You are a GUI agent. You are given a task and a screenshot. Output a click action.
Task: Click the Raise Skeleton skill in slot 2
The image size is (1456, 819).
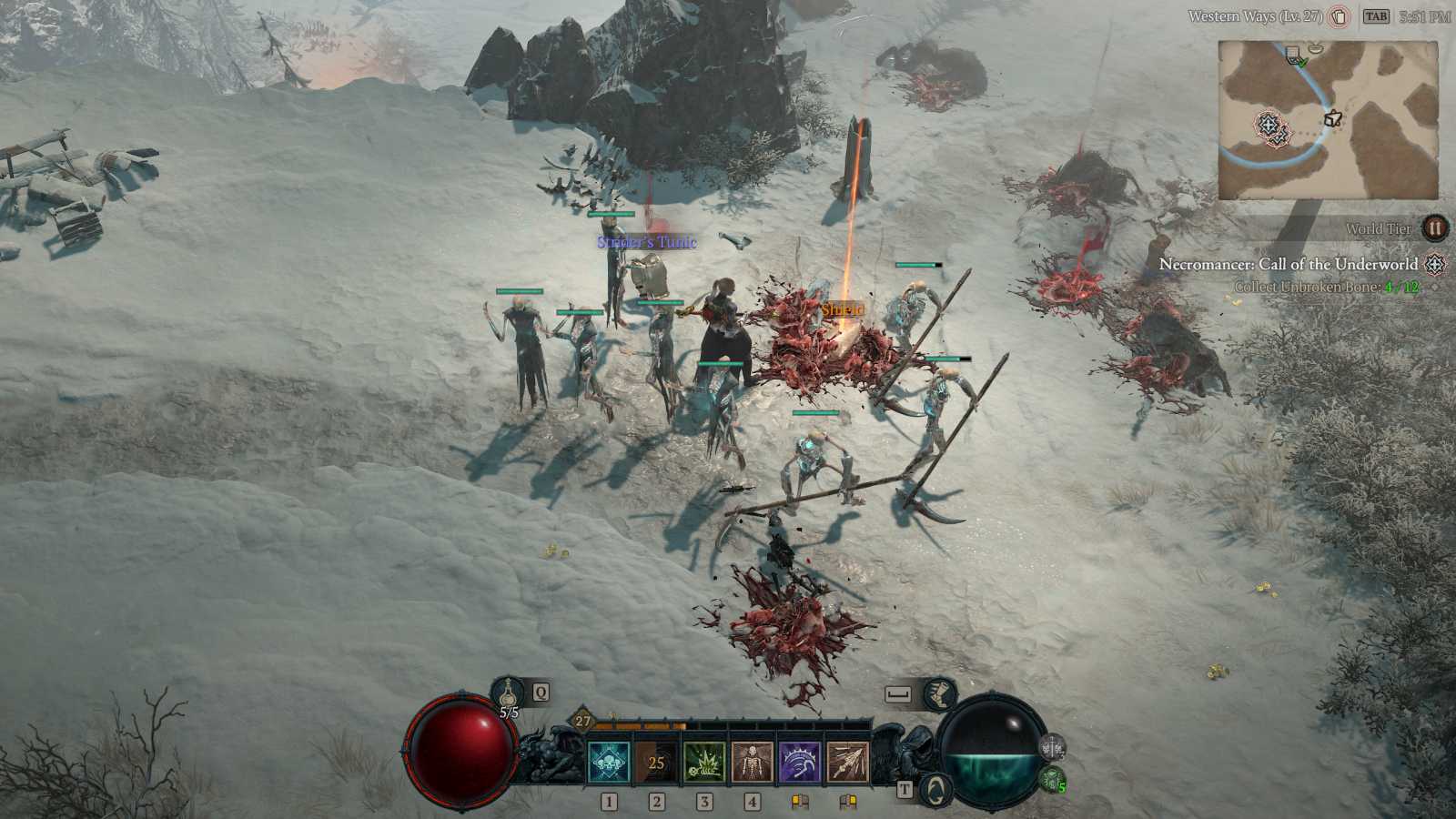[752, 760]
